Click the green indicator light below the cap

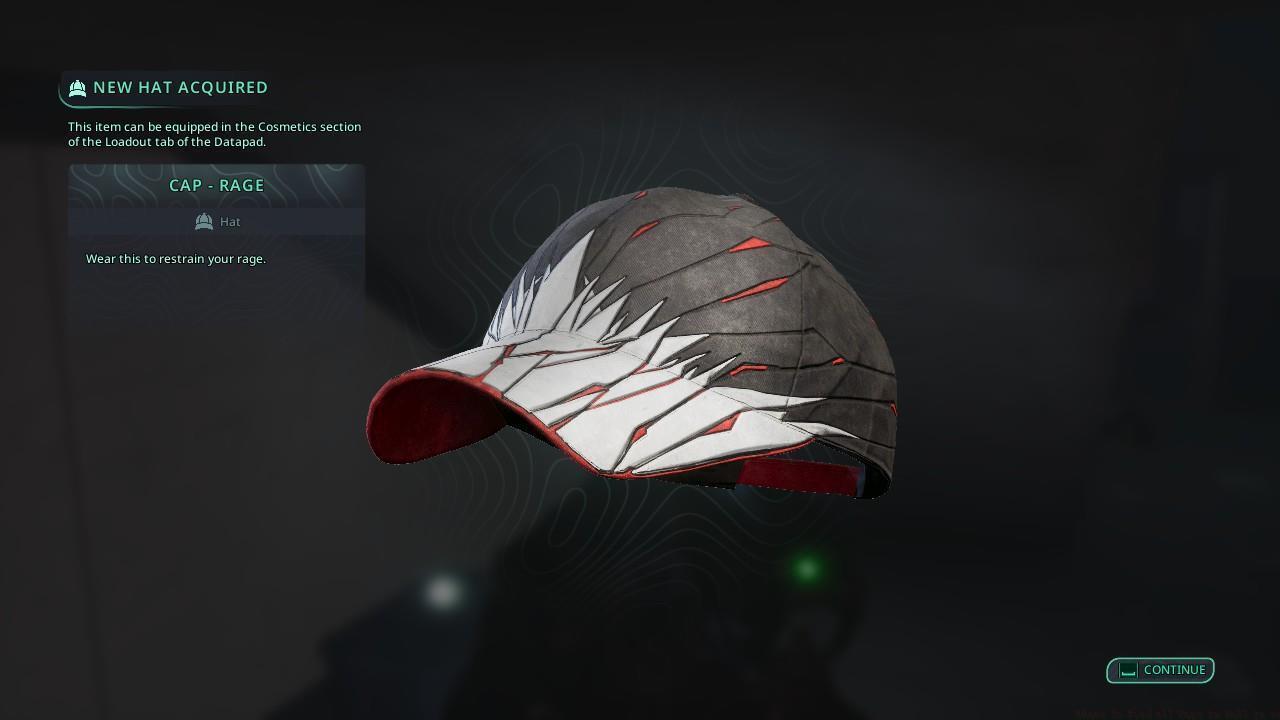[806, 568]
